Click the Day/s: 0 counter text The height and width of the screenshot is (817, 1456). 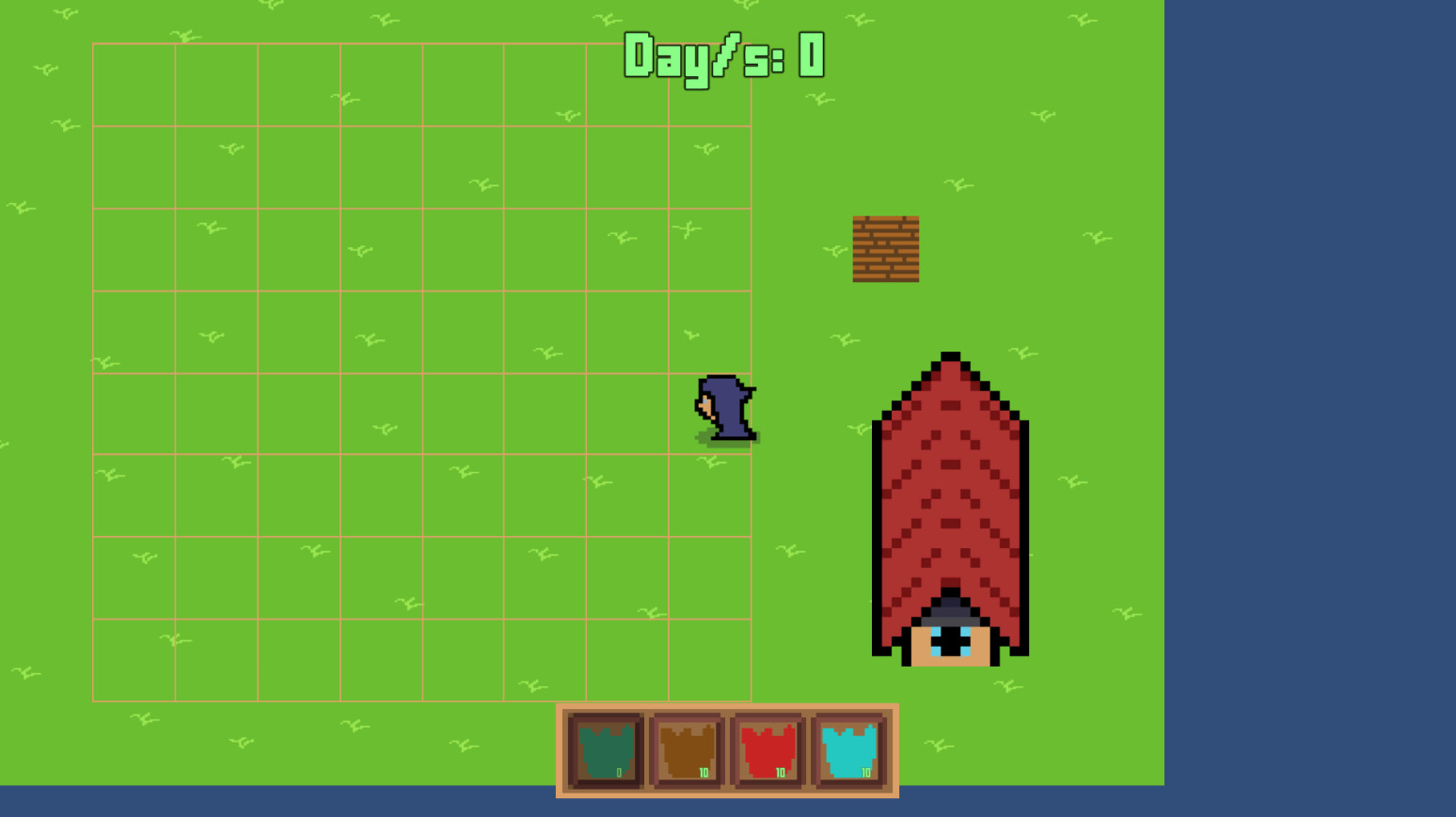(x=724, y=56)
